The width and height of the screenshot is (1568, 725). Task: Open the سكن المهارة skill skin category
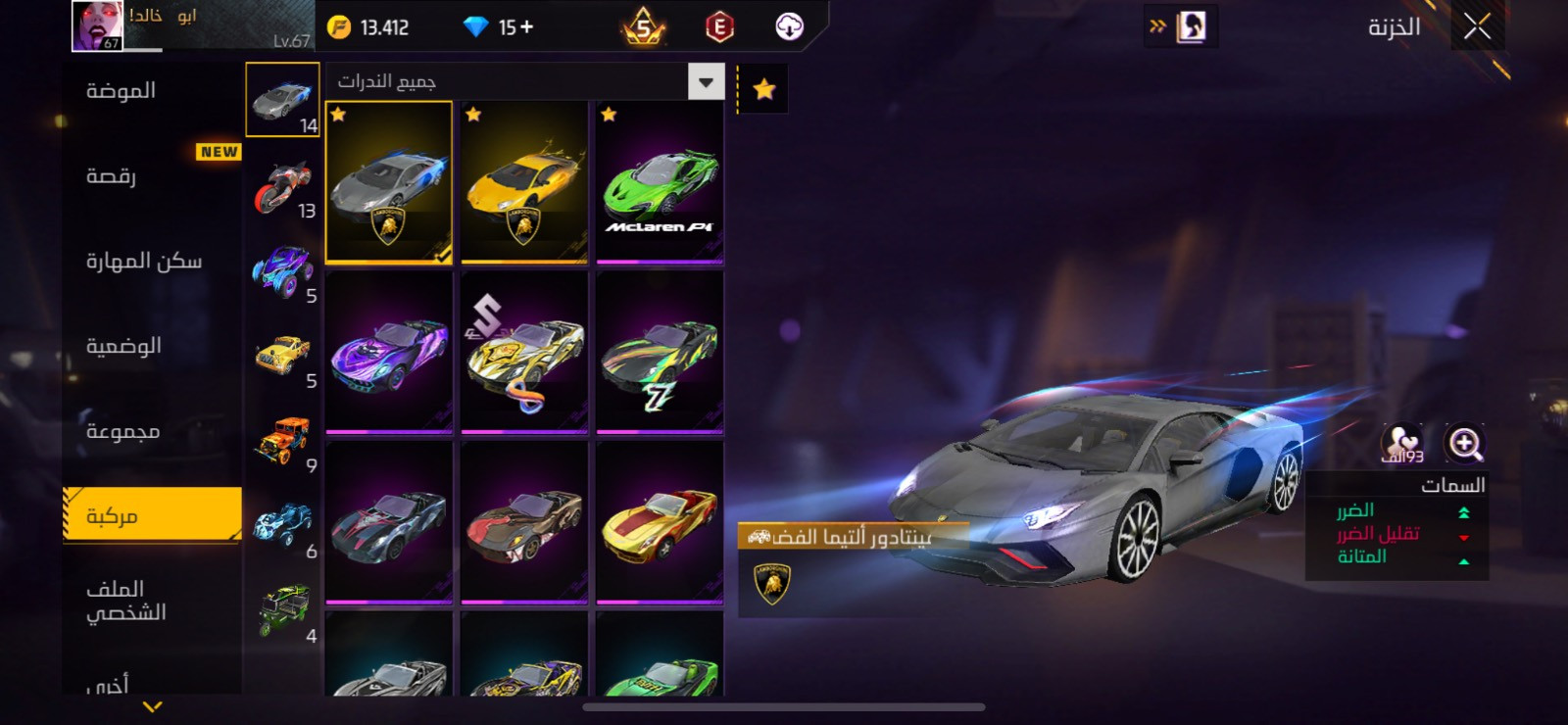click(x=144, y=261)
